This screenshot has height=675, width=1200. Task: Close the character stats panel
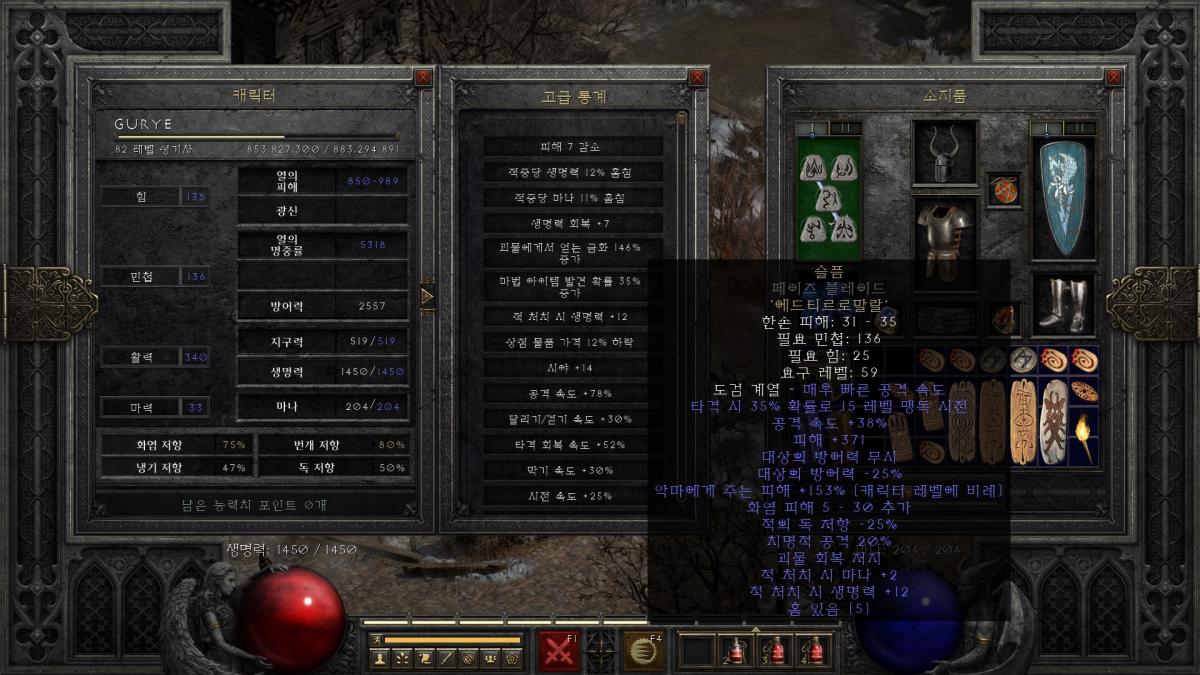(423, 76)
